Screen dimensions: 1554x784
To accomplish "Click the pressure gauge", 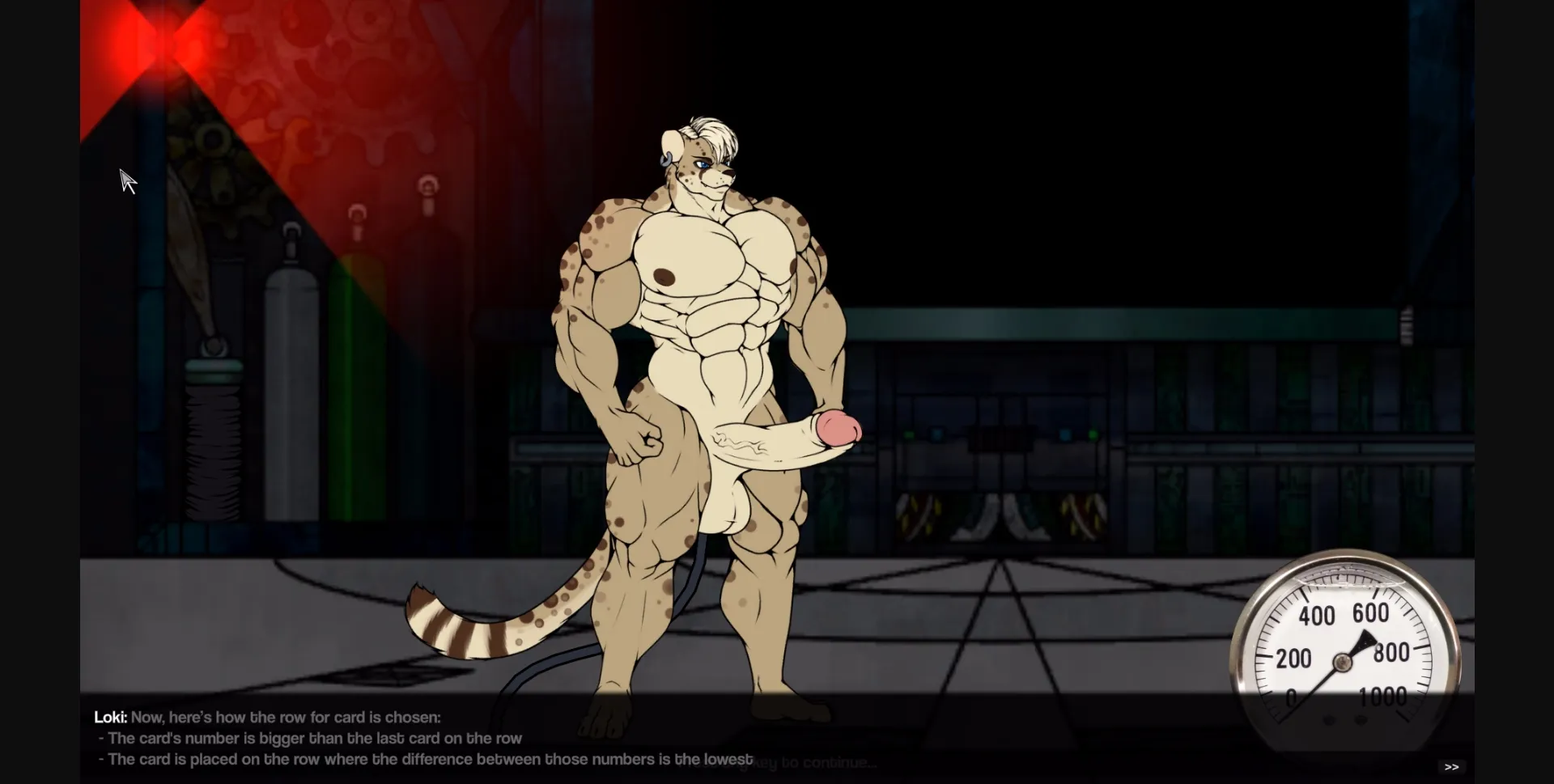I will click(x=1344, y=655).
